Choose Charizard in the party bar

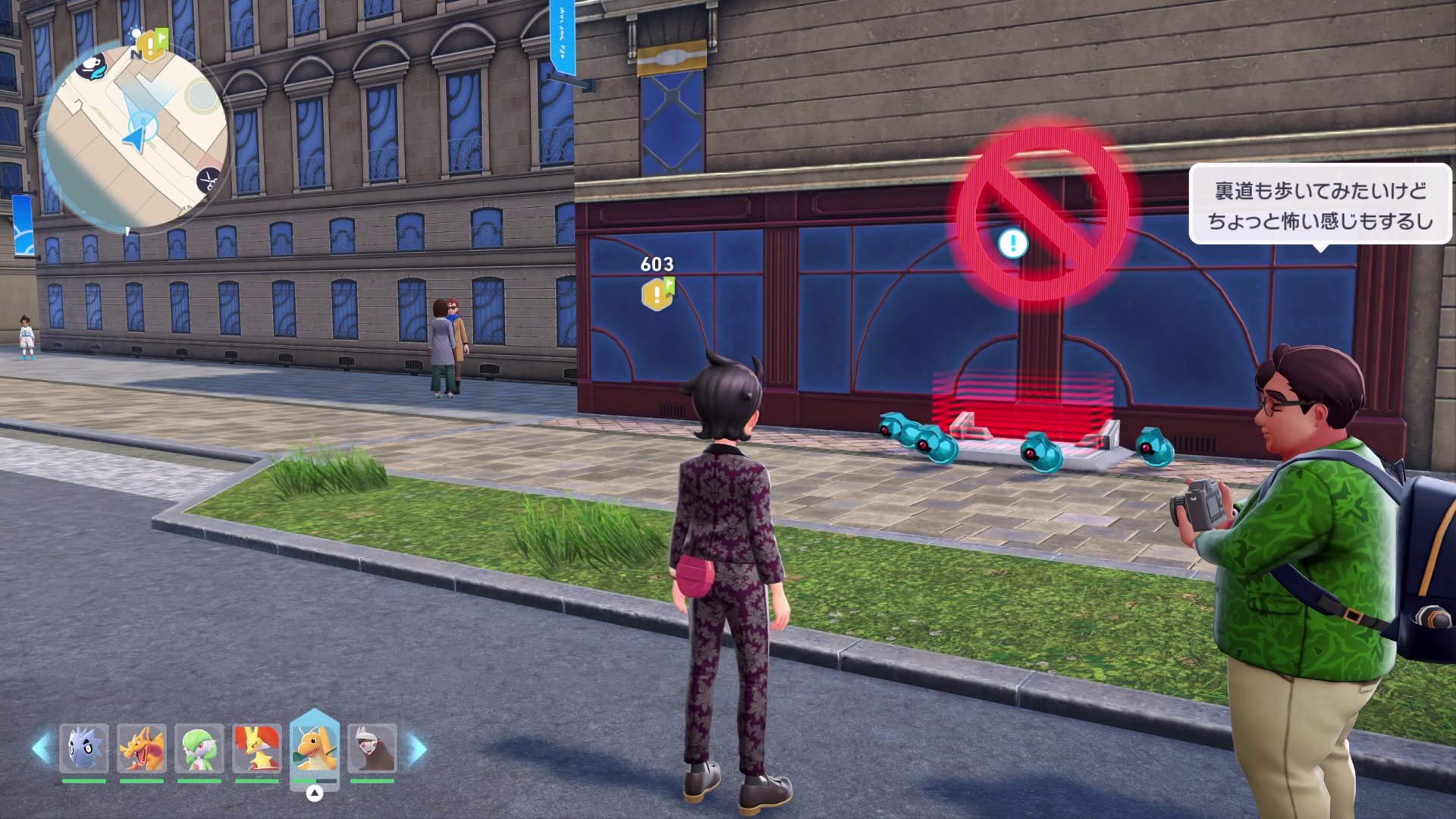pos(142,748)
